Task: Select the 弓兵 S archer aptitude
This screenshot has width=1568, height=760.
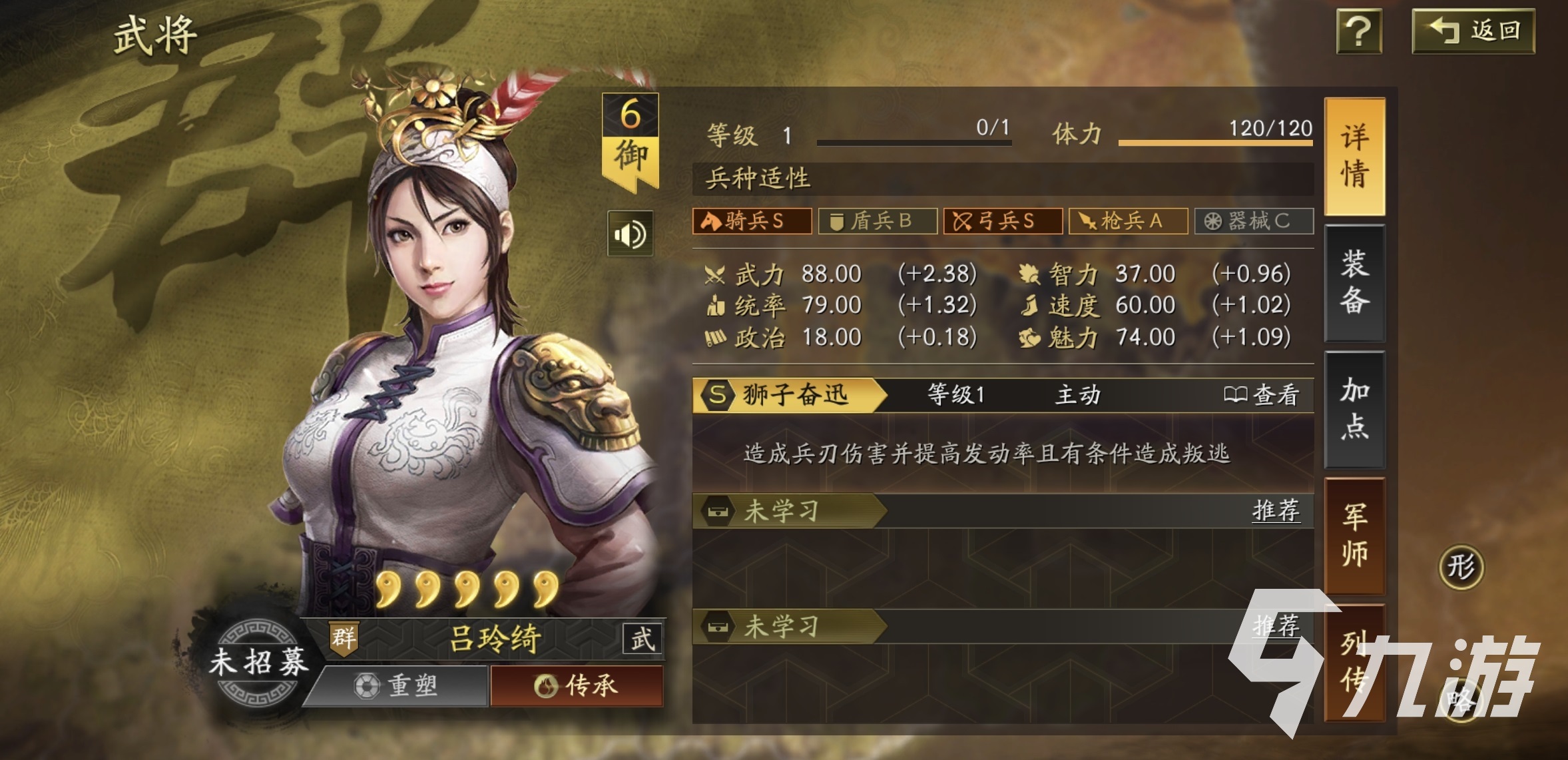Action: [1002, 221]
